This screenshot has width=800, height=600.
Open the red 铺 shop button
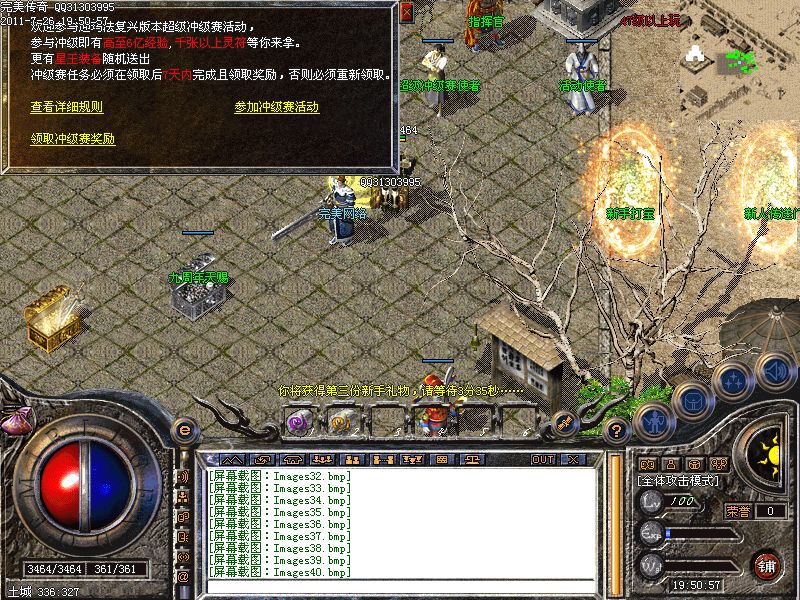click(x=767, y=565)
